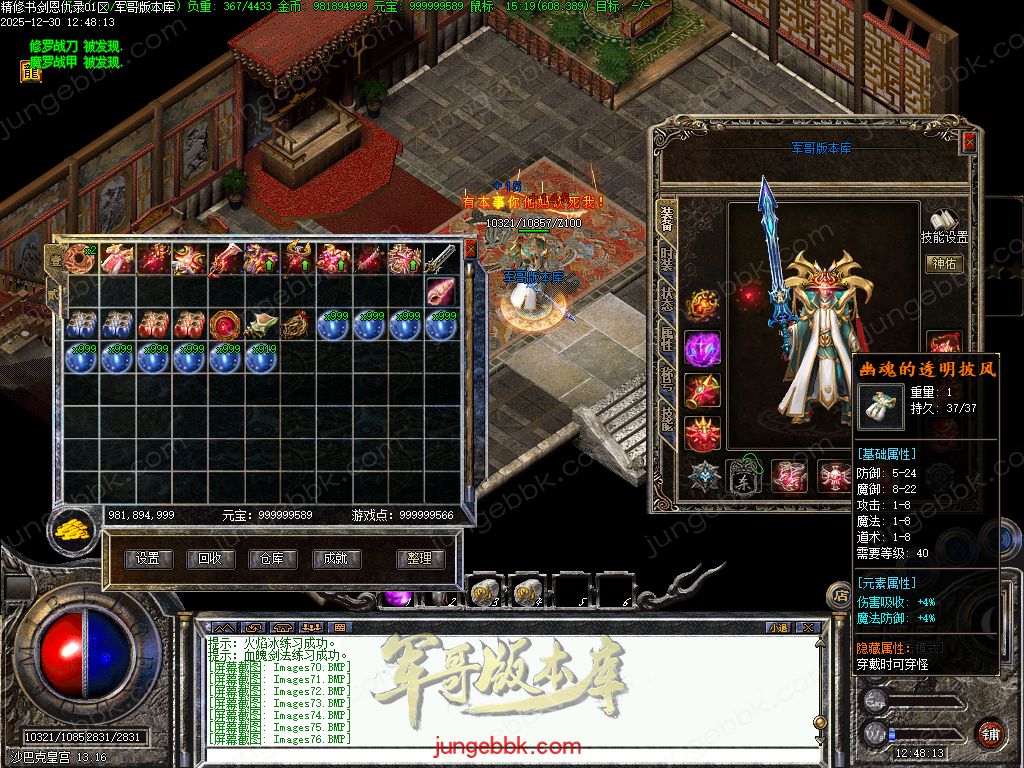The image size is (1024, 768).
Task: Close the character equipment window
Action: (x=968, y=143)
